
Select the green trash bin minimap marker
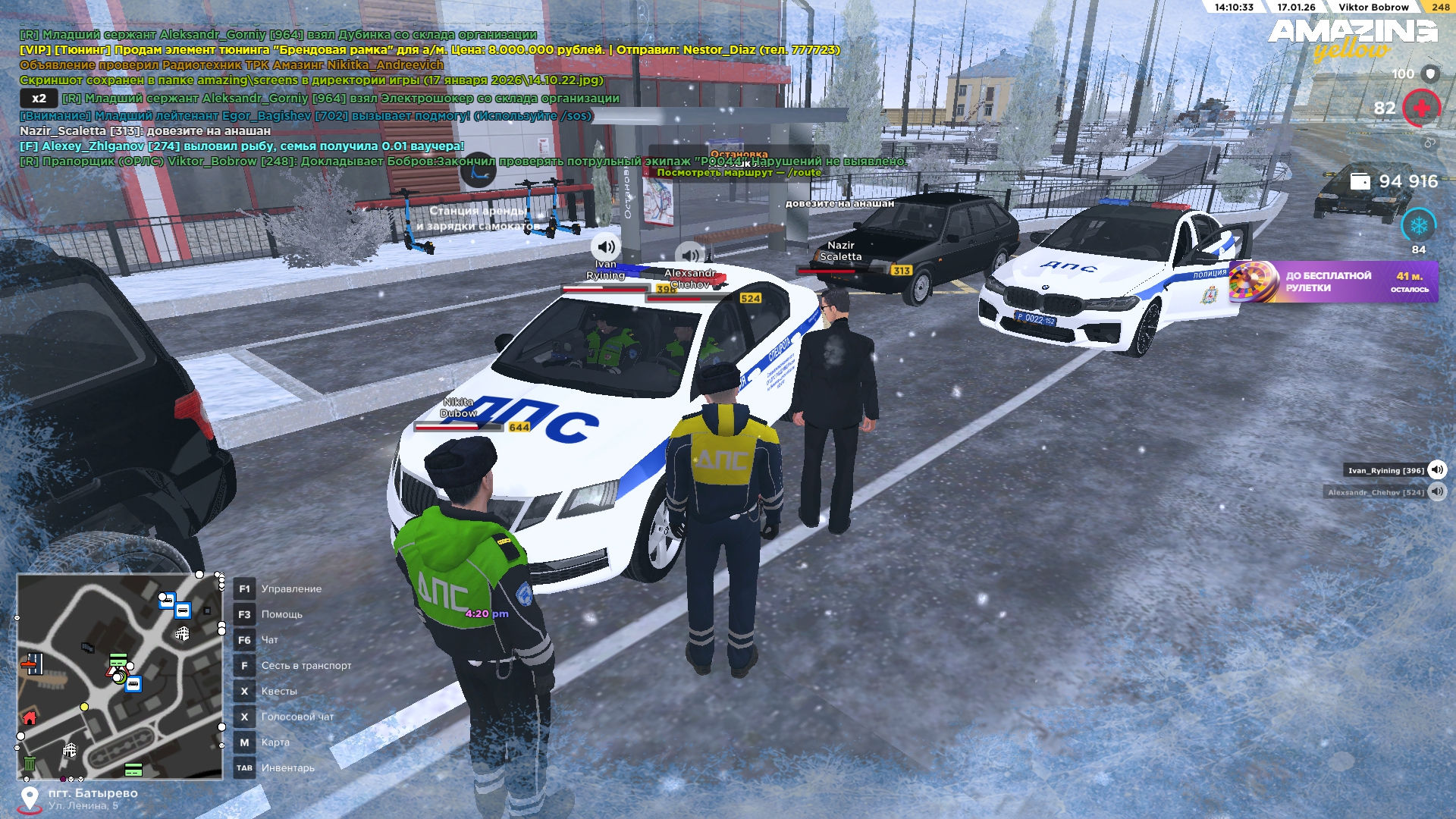point(30,763)
